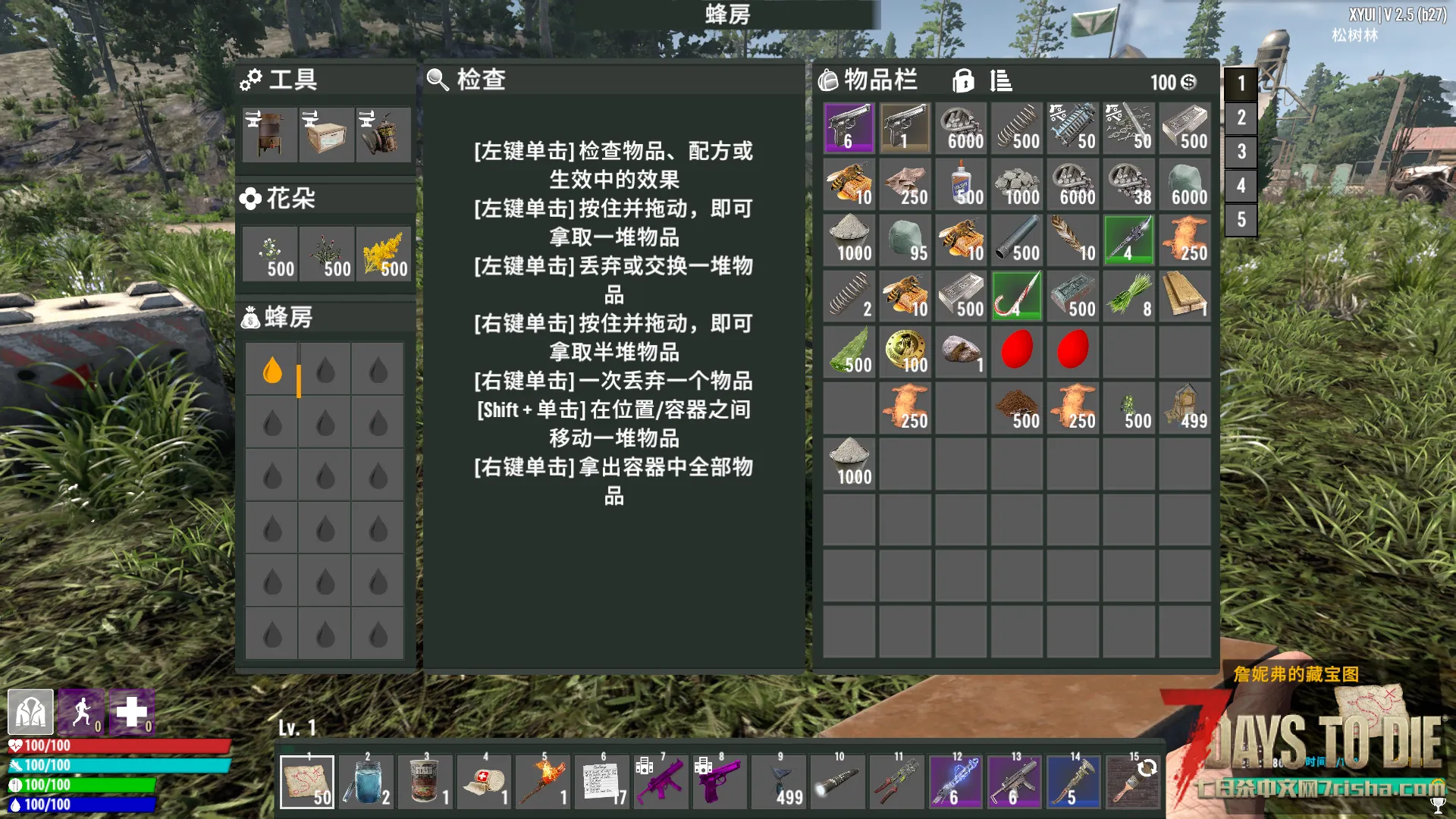1456x819 pixels.
Task: Pick up the yellow goldenrod flower stack
Action: [x=383, y=254]
